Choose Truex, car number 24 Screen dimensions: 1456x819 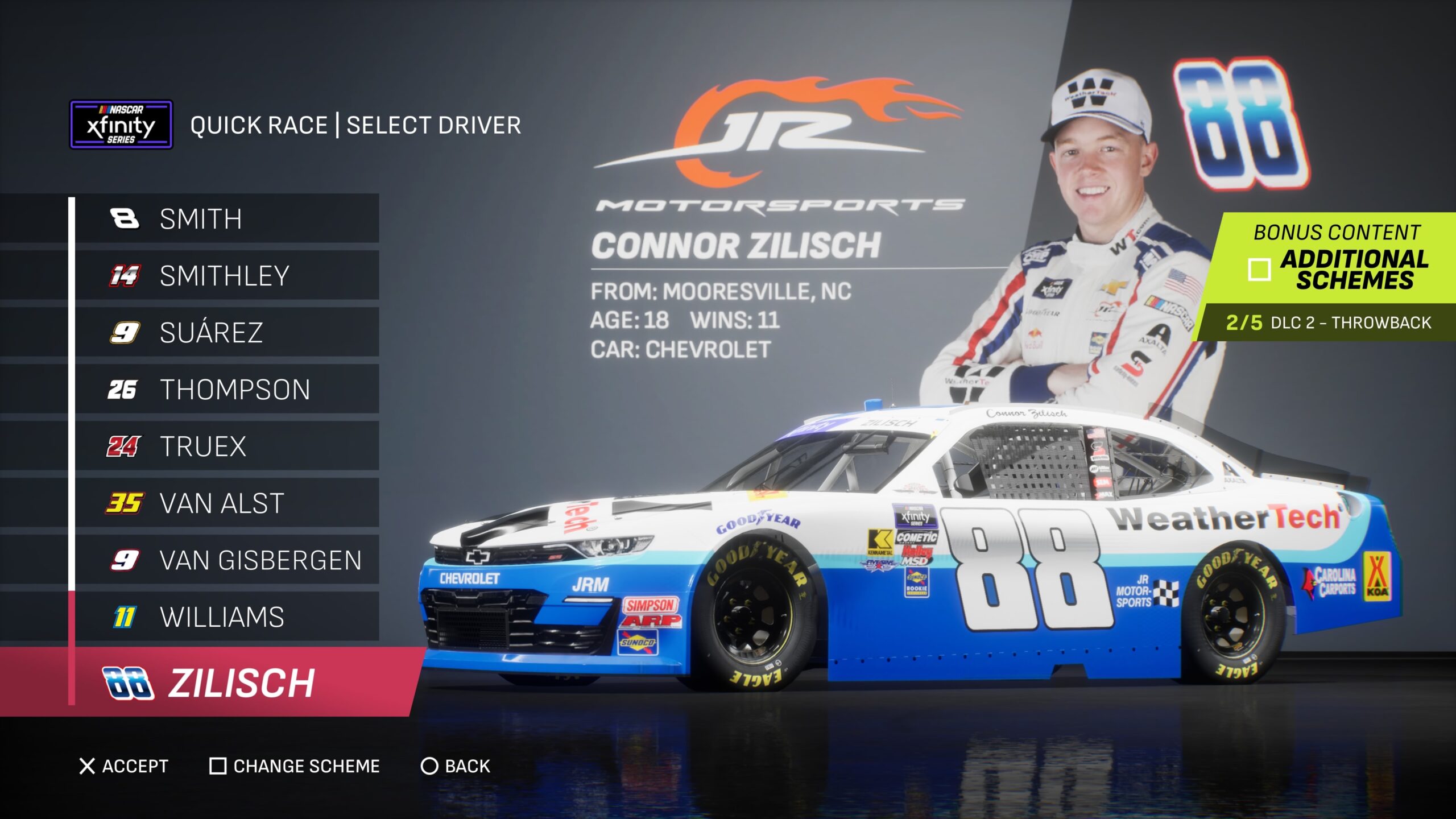227,446
